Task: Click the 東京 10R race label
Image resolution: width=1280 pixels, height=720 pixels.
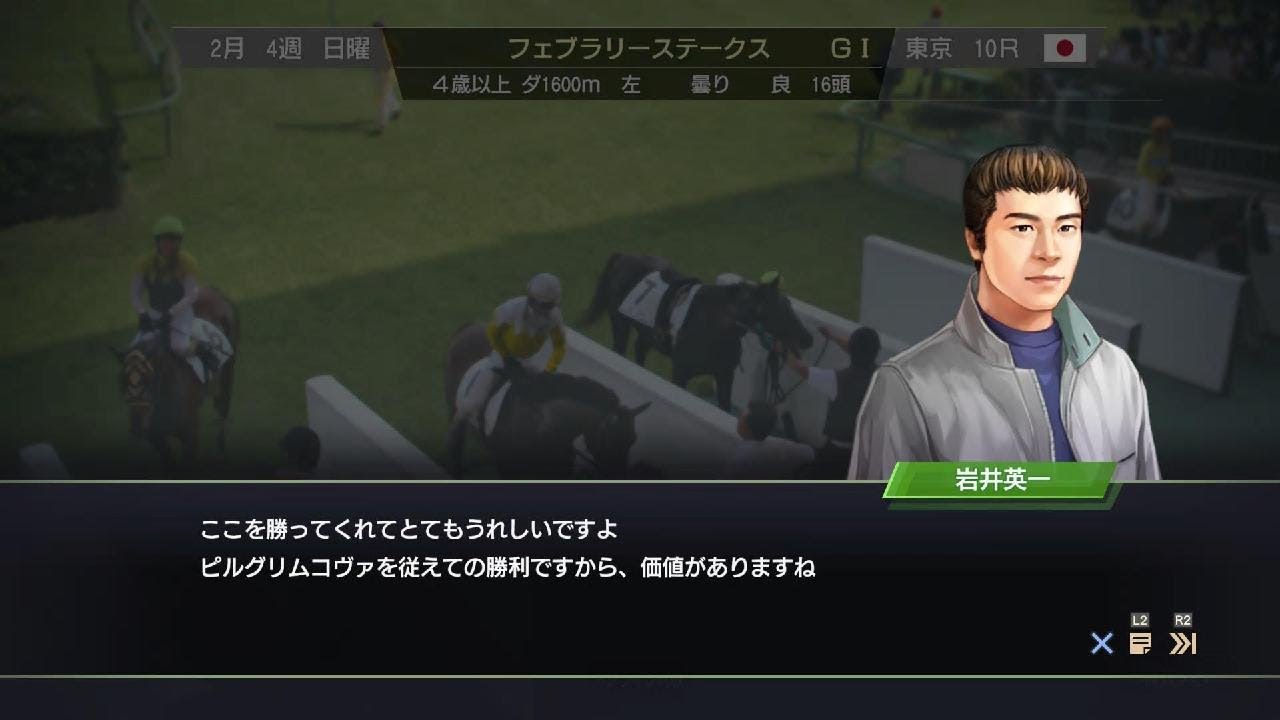Action: [x=962, y=45]
